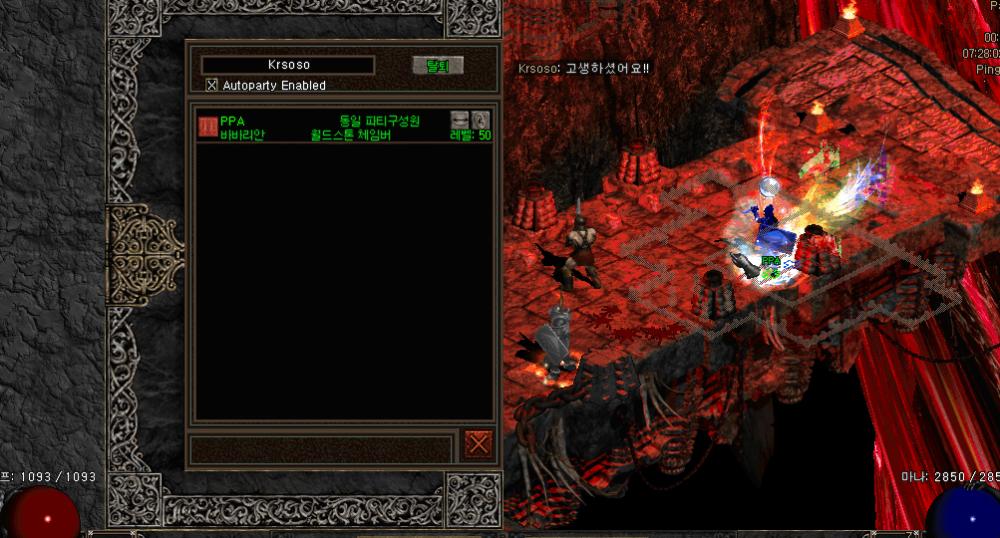Viewport: 1000px width, 538px height.
Task: Click the mouth-icon mute button for PPA
Action: coord(460,120)
